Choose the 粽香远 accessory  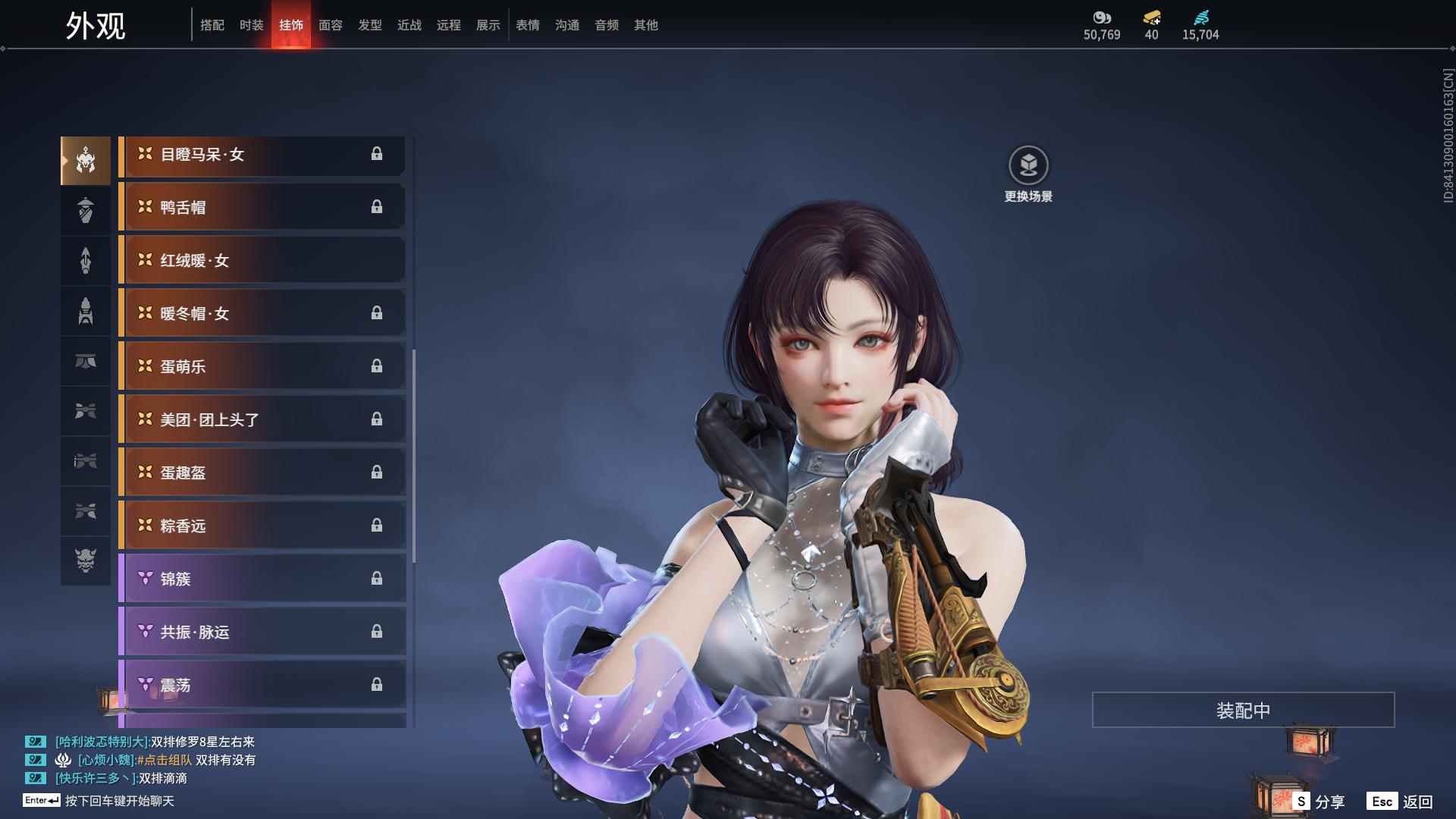[262, 526]
